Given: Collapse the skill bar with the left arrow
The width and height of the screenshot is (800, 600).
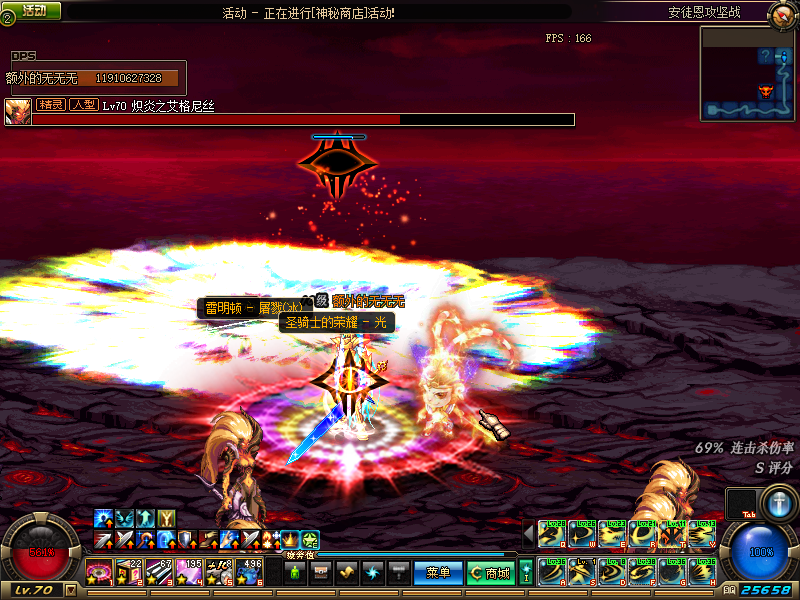Looking at the screenshot, I should click(528, 534).
